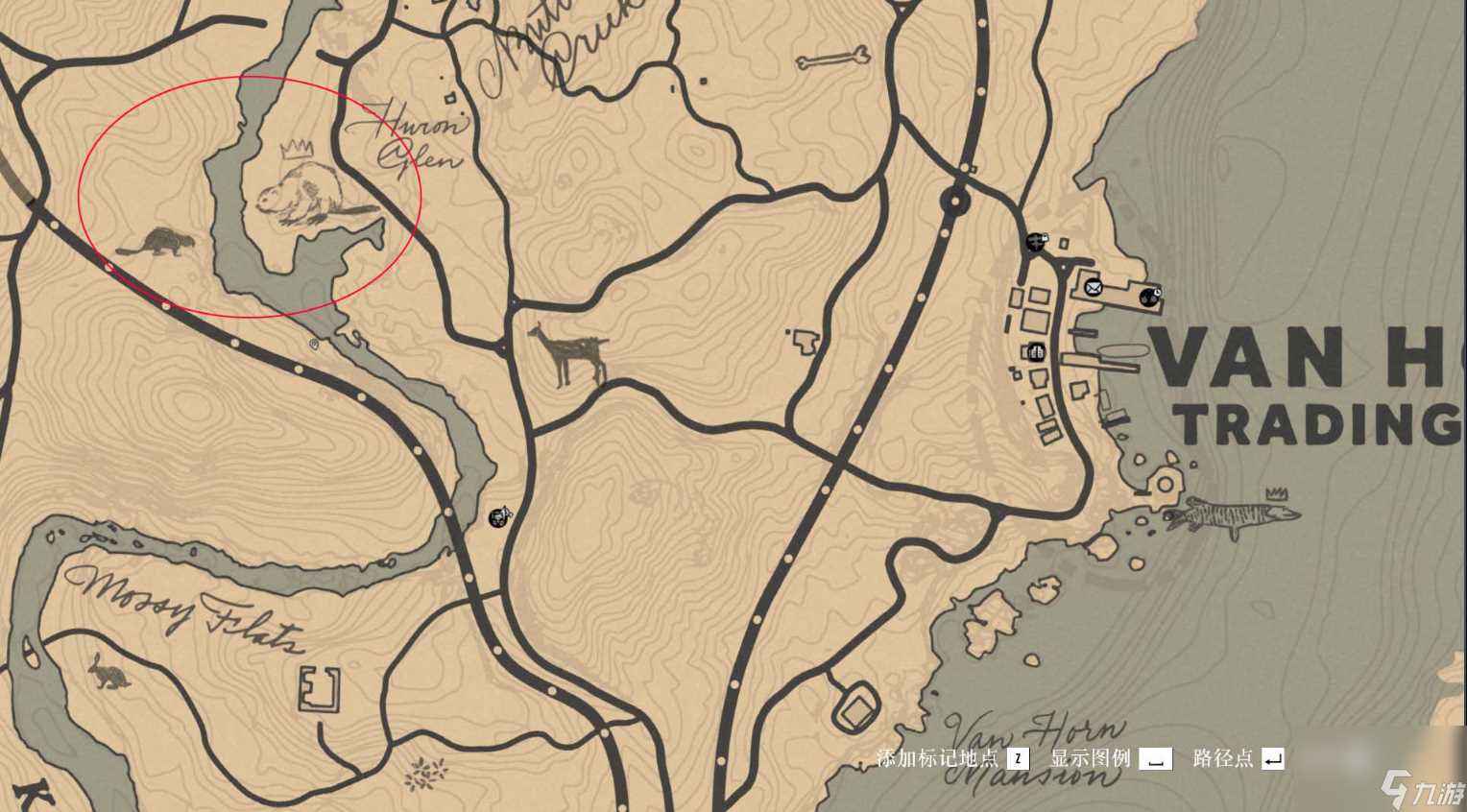1467x812 pixels.
Task: Select the herb plant marker
Action: pyautogui.click(x=427, y=771)
